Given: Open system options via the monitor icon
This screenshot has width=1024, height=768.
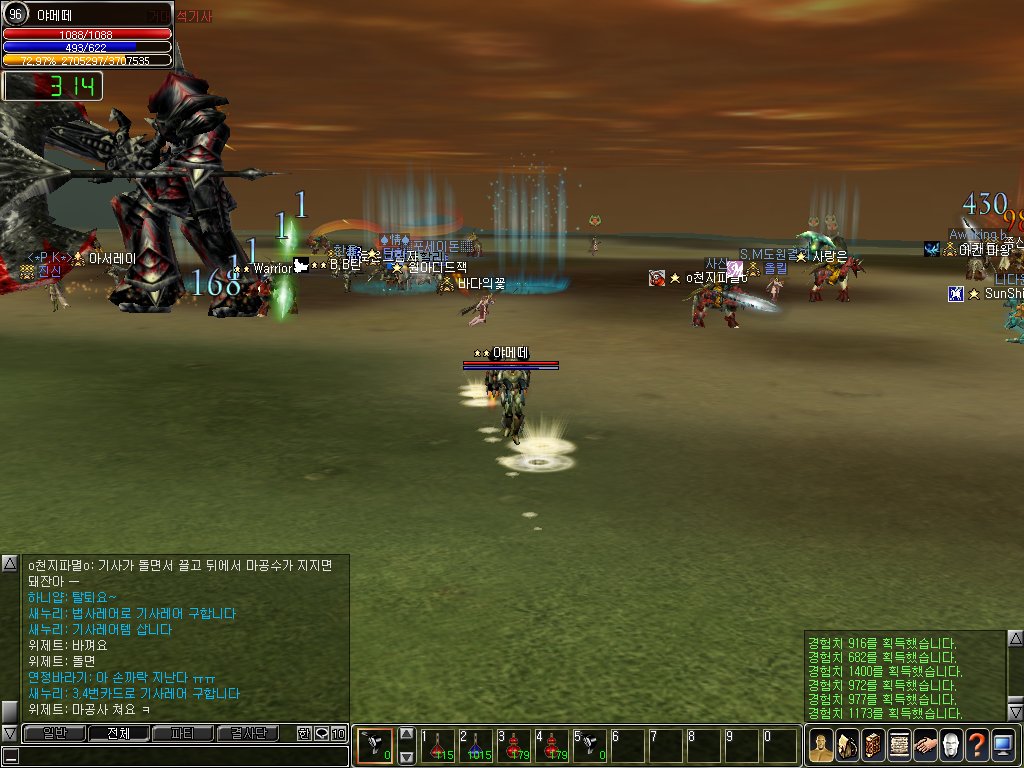Looking at the screenshot, I should click(1002, 746).
